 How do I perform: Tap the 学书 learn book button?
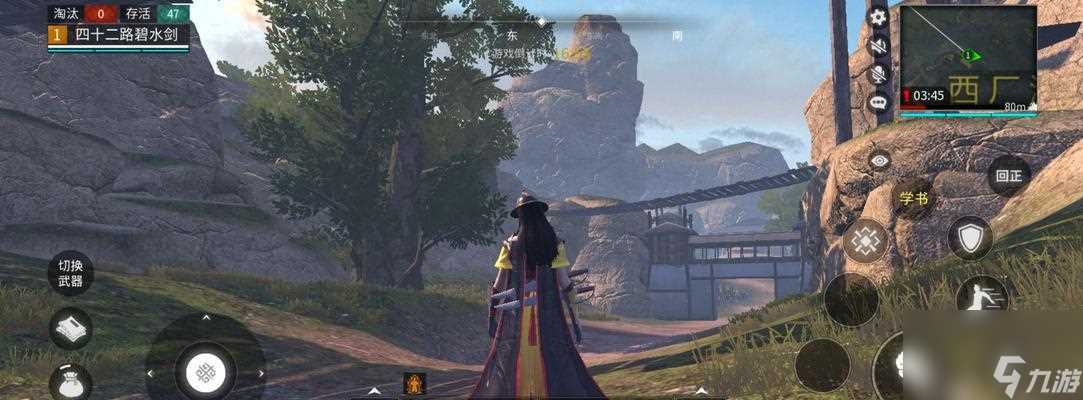tap(913, 198)
